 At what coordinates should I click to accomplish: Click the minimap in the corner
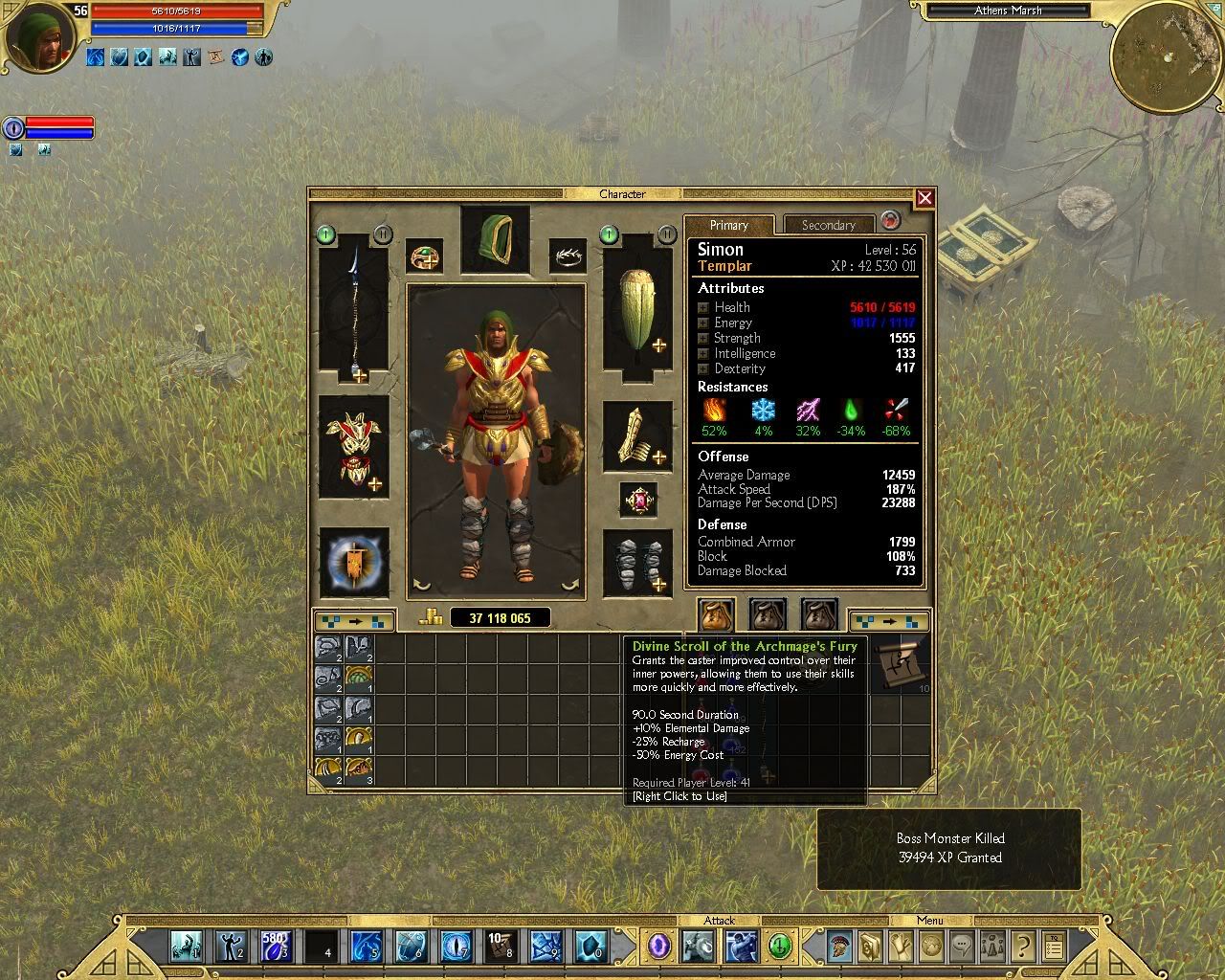pos(1165,56)
